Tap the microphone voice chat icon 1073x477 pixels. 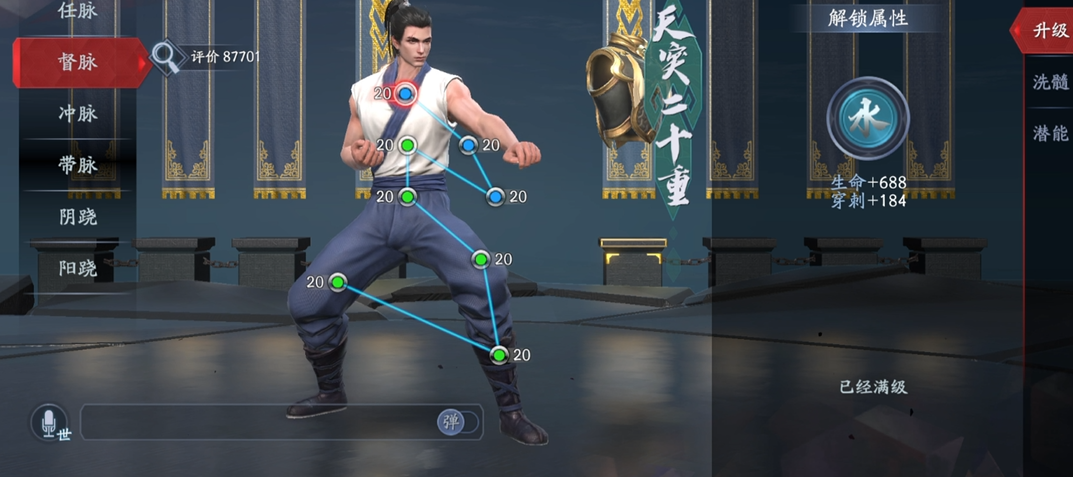pyautogui.click(x=47, y=423)
